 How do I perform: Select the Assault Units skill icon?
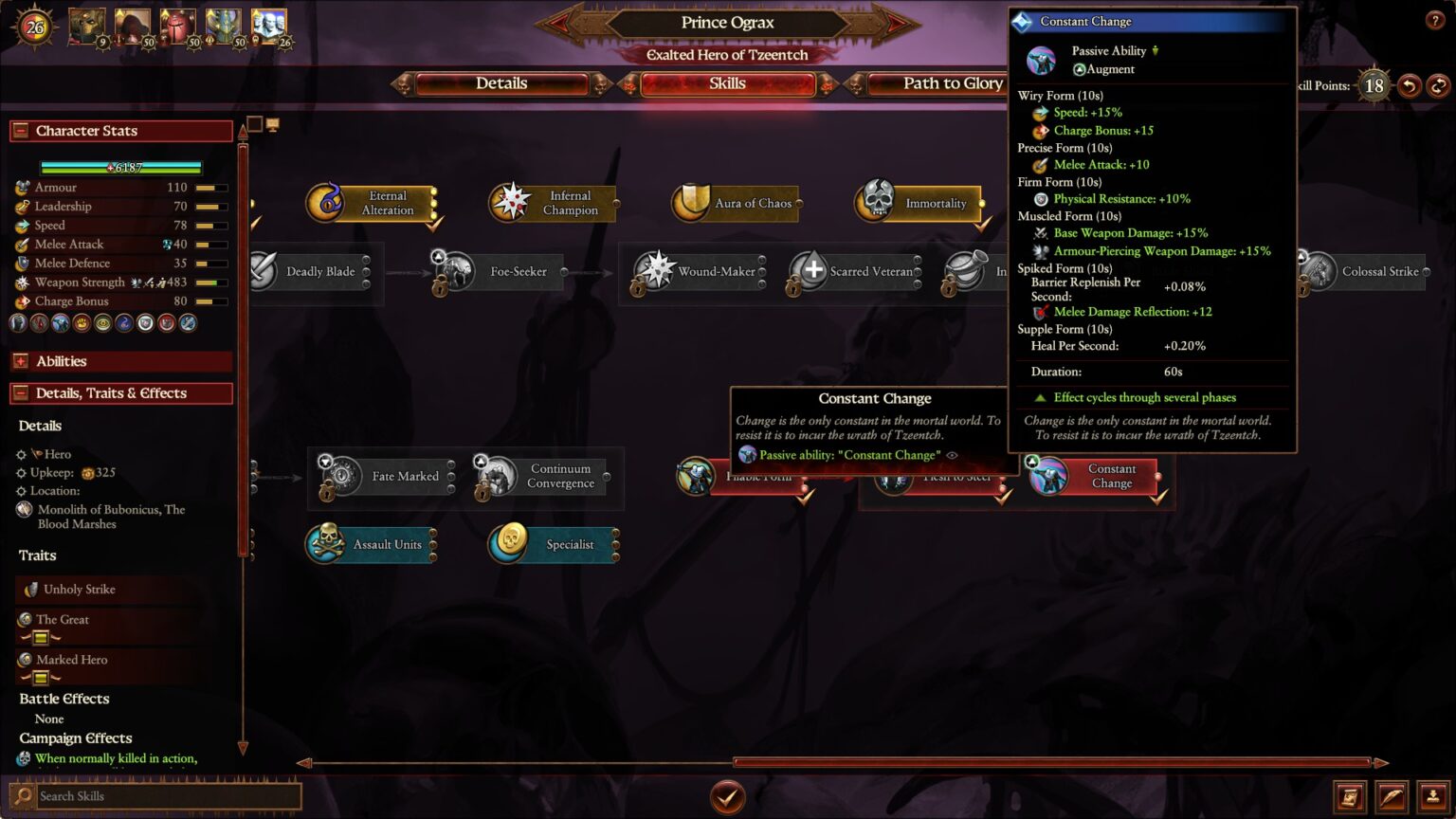pyautogui.click(x=326, y=545)
